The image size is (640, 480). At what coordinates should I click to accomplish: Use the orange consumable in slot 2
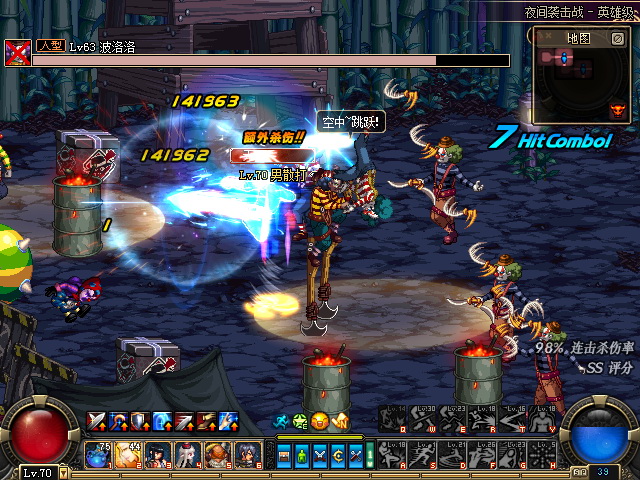[128, 455]
